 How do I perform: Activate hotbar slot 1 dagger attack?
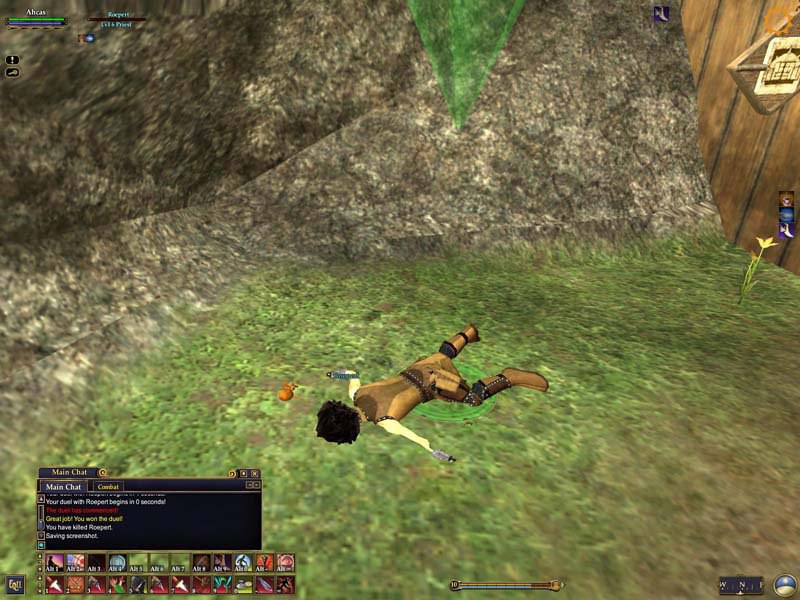tap(54, 584)
